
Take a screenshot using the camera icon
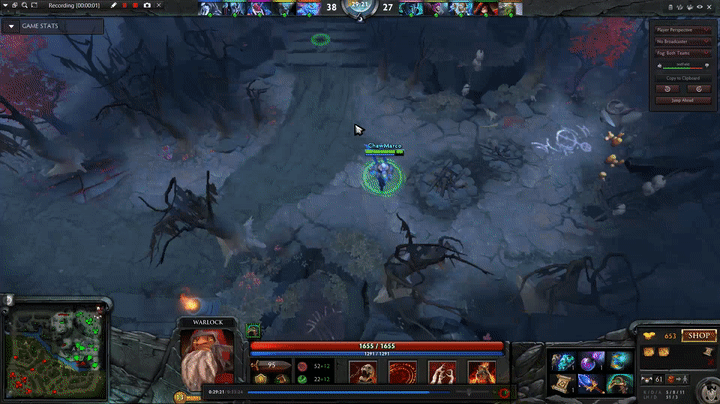tap(147, 6)
